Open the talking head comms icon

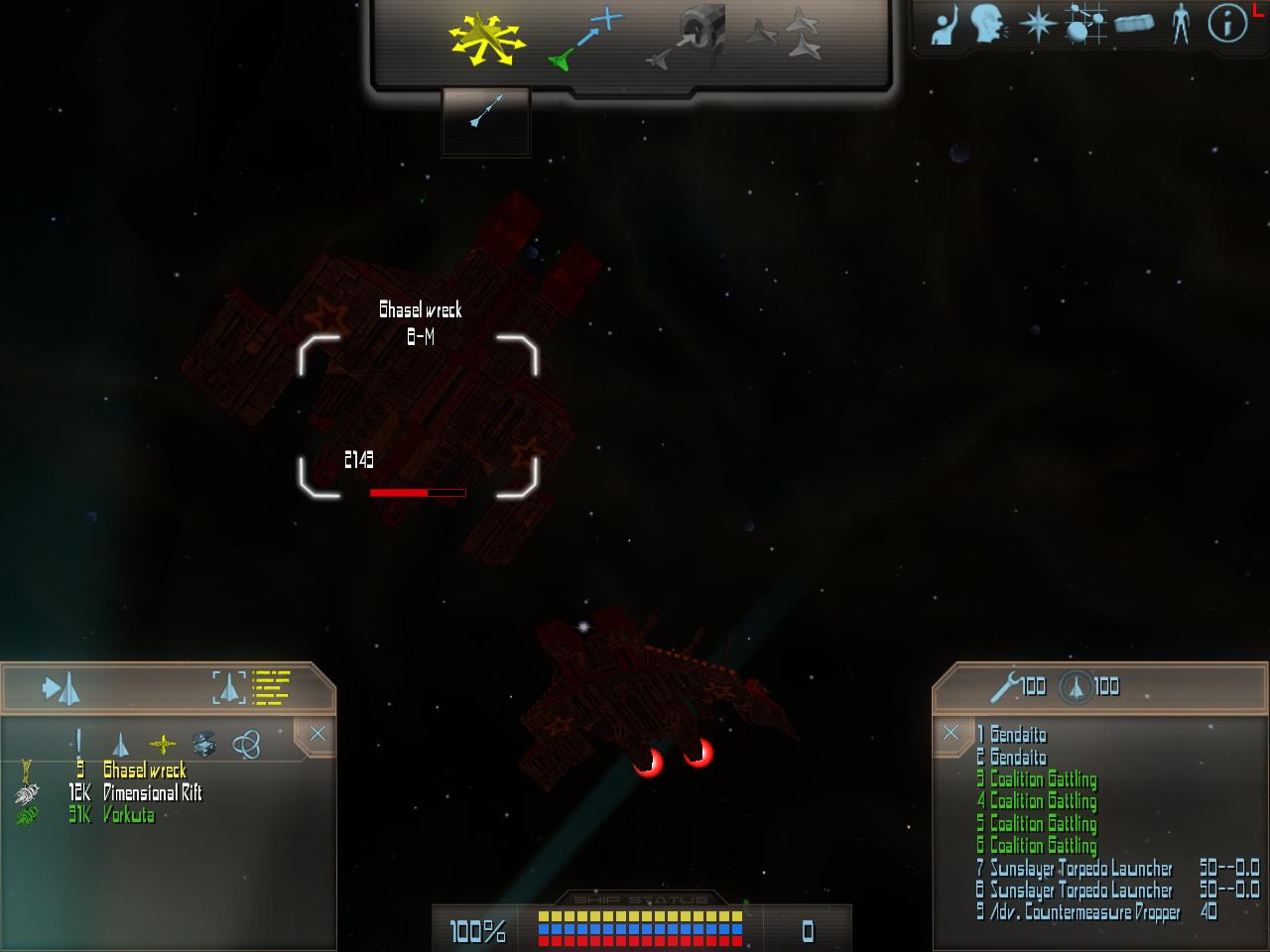tap(986, 24)
